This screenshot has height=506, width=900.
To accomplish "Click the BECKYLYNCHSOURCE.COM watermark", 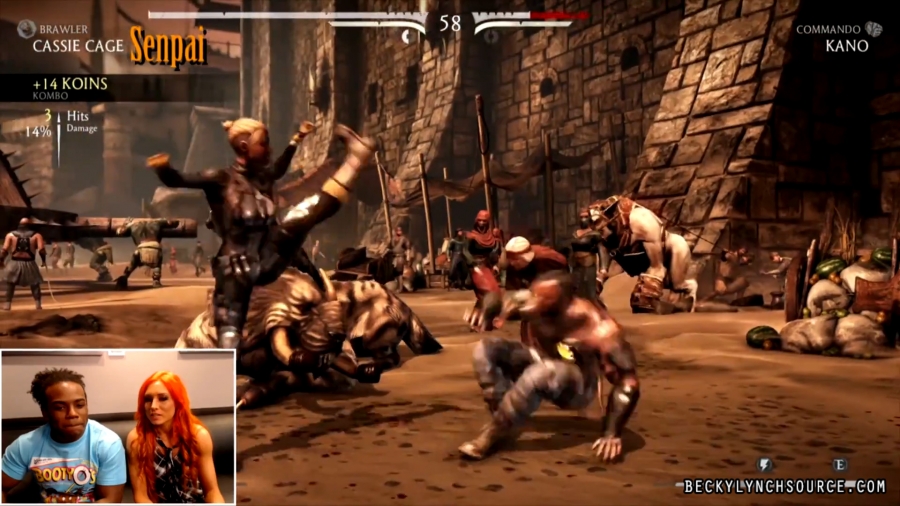I will click(784, 486).
